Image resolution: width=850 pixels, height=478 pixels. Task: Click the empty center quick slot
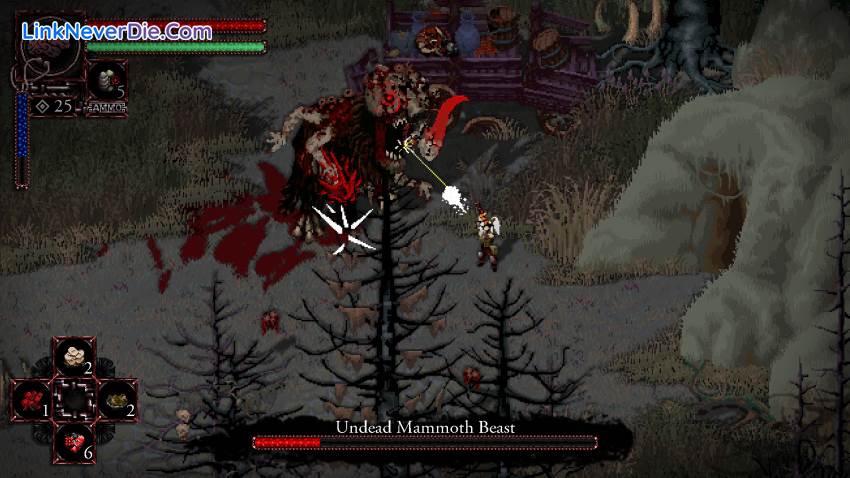click(x=74, y=398)
